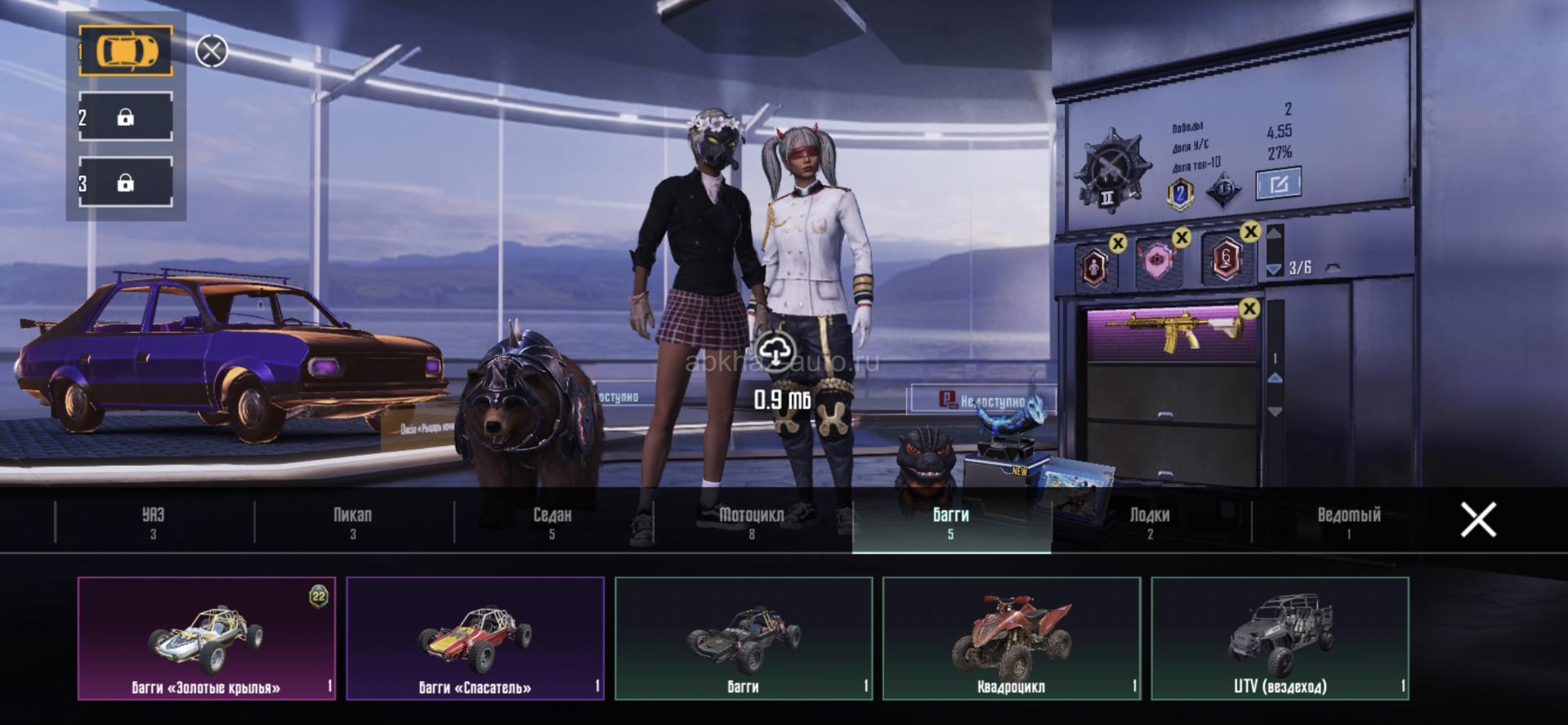The width and height of the screenshot is (1568, 725).
Task: Select Багги «Золотые крылья» skin
Action: 207,638
